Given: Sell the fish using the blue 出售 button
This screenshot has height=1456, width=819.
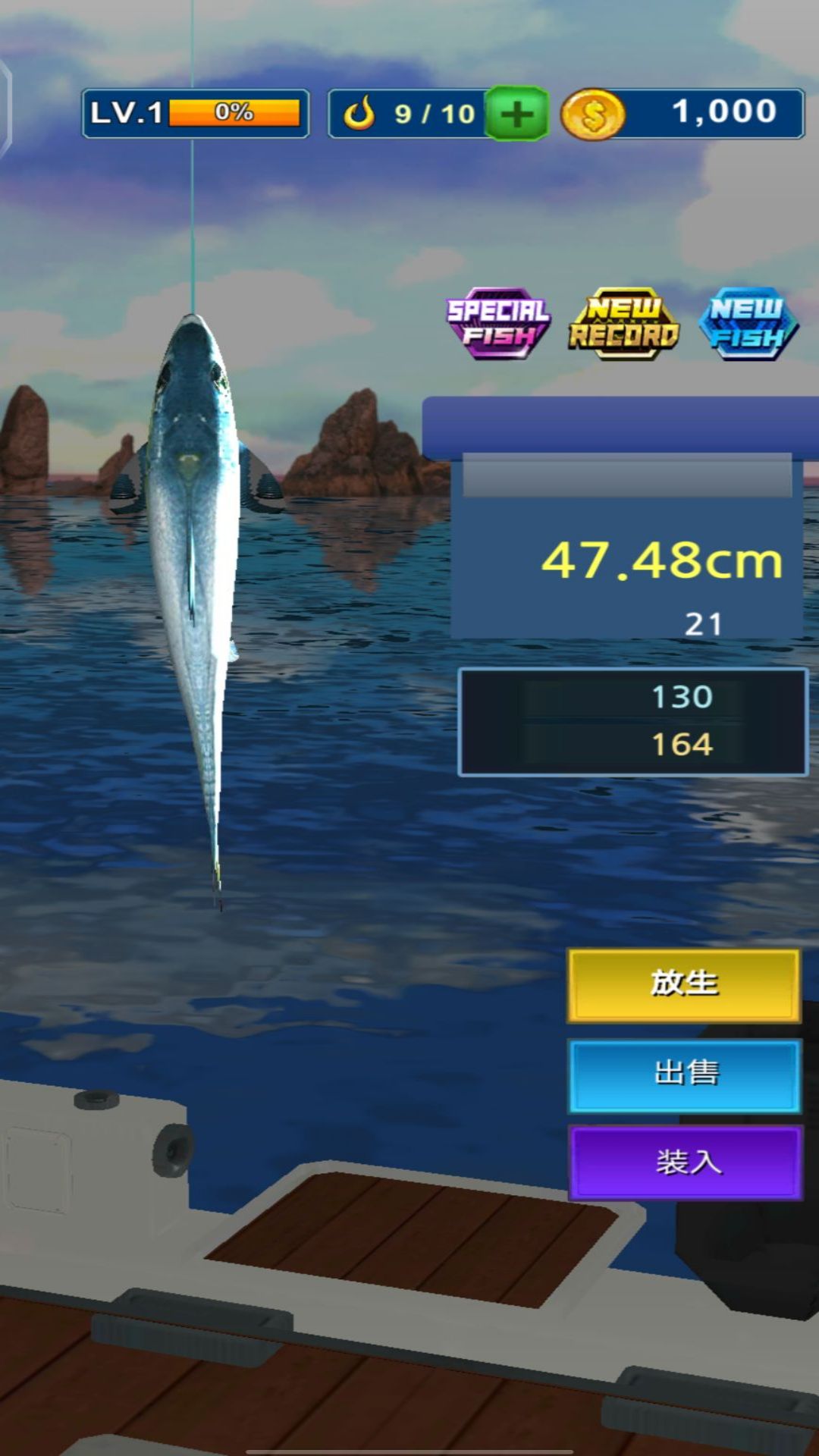Looking at the screenshot, I should point(684,1075).
